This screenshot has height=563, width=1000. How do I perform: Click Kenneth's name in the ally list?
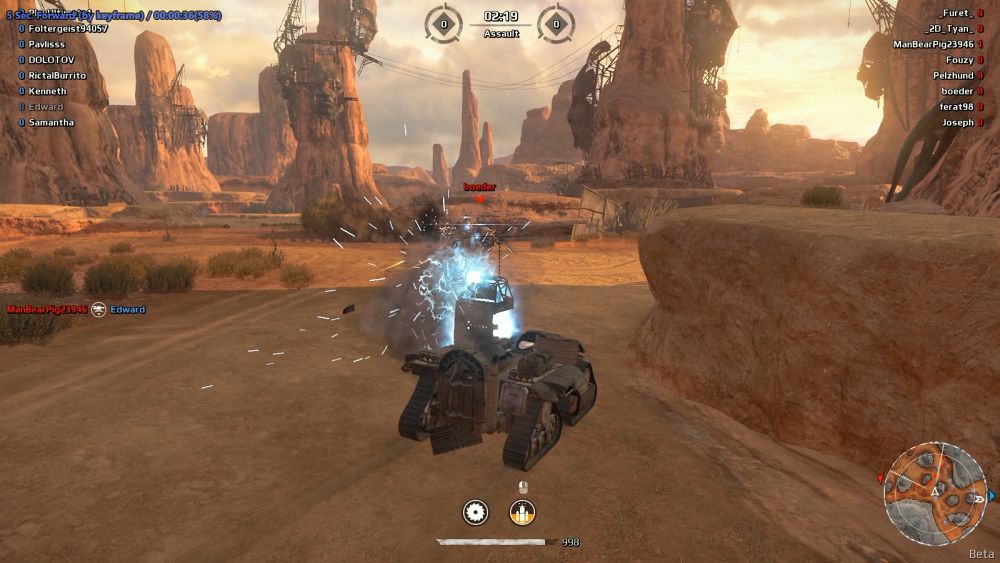[x=47, y=91]
